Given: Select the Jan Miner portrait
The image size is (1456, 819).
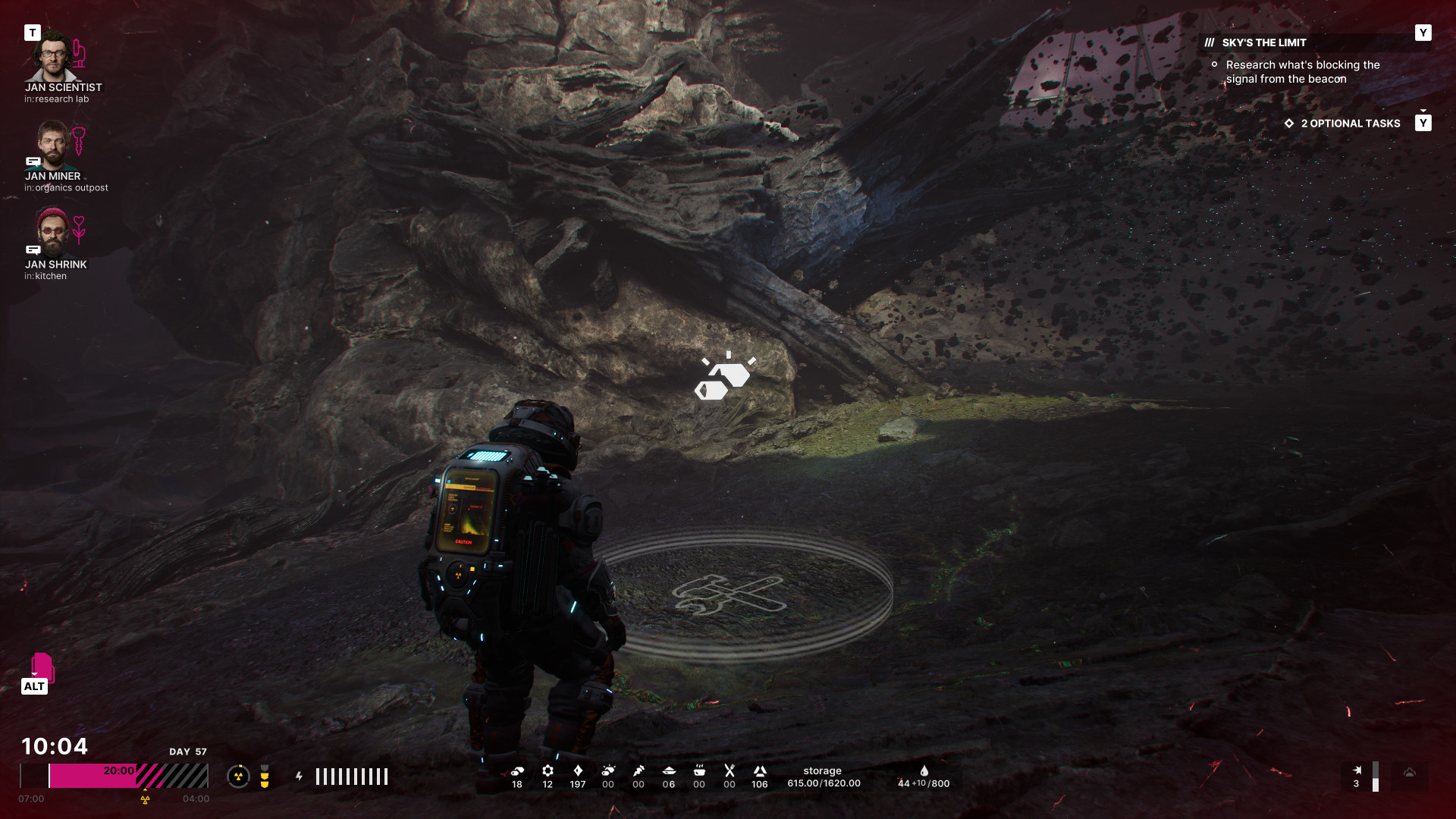Looking at the screenshot, I should (x=52, y=144).
